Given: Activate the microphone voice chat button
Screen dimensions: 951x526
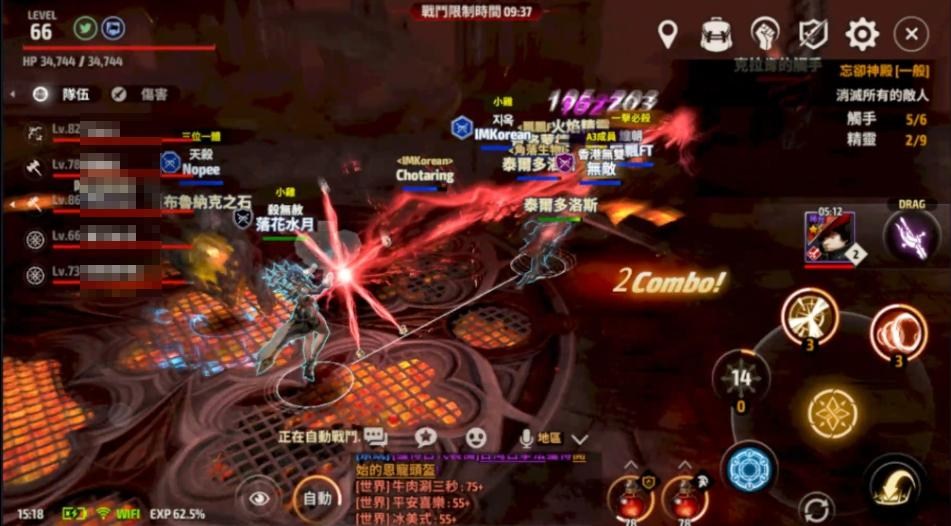Looking at the screenshot, I should click(526, 438).
